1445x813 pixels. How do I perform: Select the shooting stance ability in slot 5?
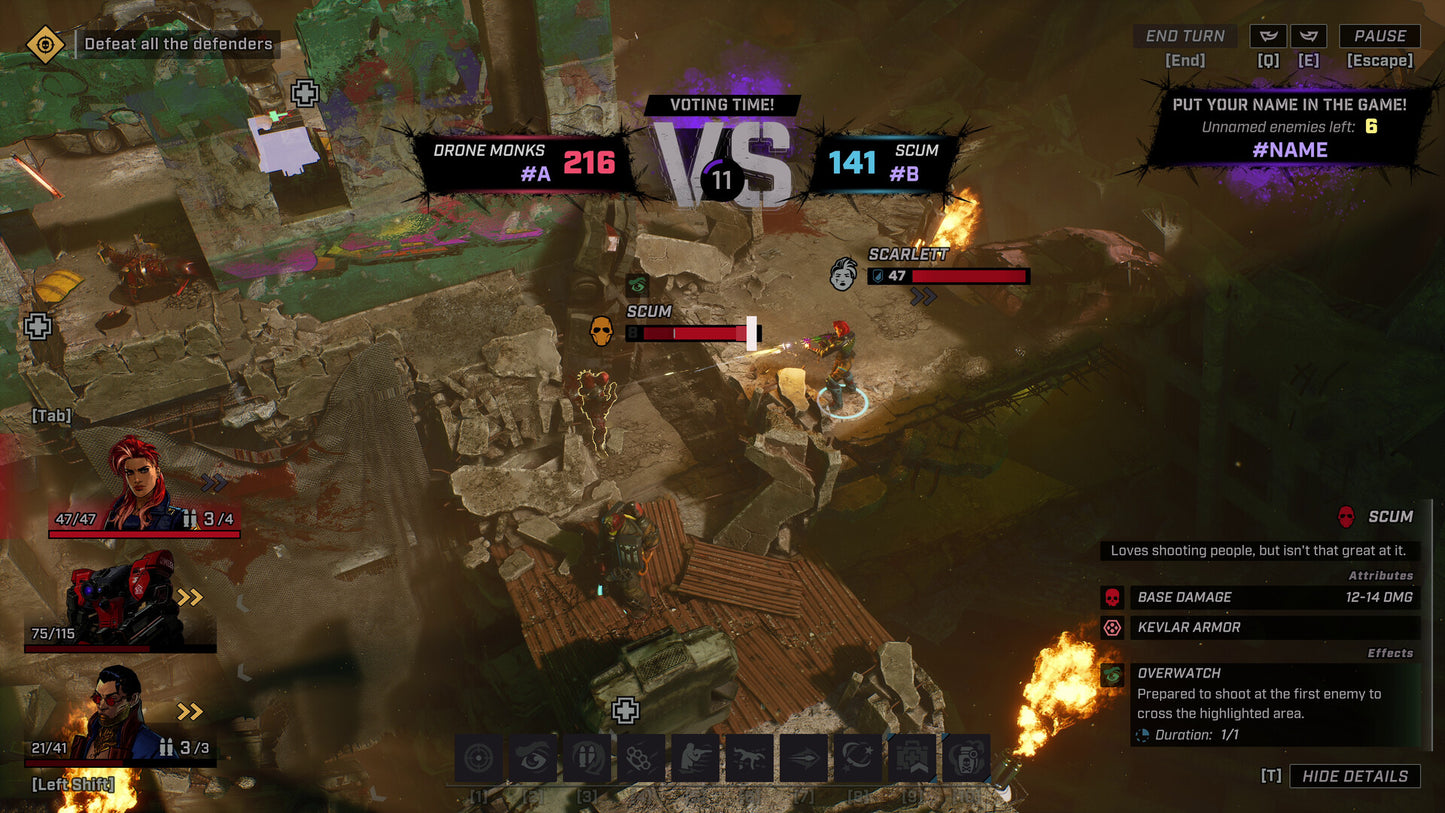pos(694,758)
